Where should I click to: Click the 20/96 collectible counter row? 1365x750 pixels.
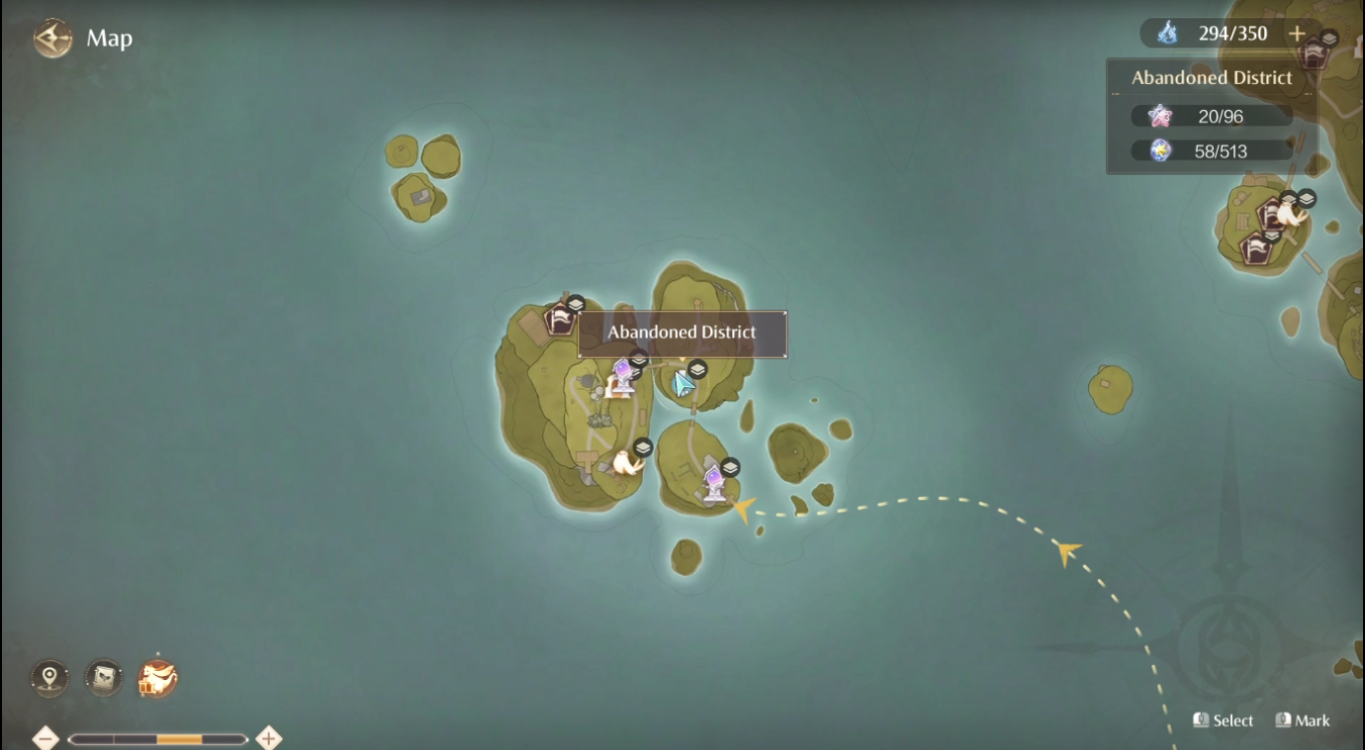pos(1211,115)
